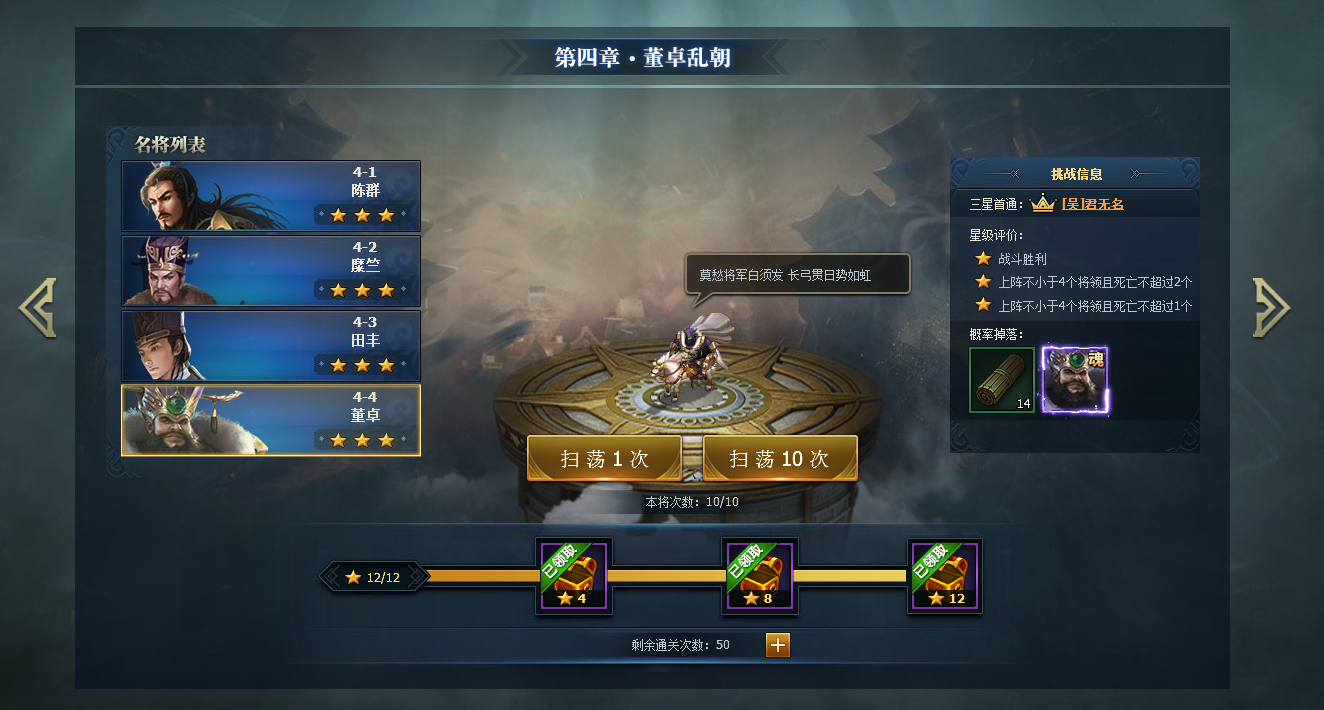The height and width of the screenshot is (710, 1324).
Task: Open player [吴]君无名 profile link
Action: tap(1092, 204)
